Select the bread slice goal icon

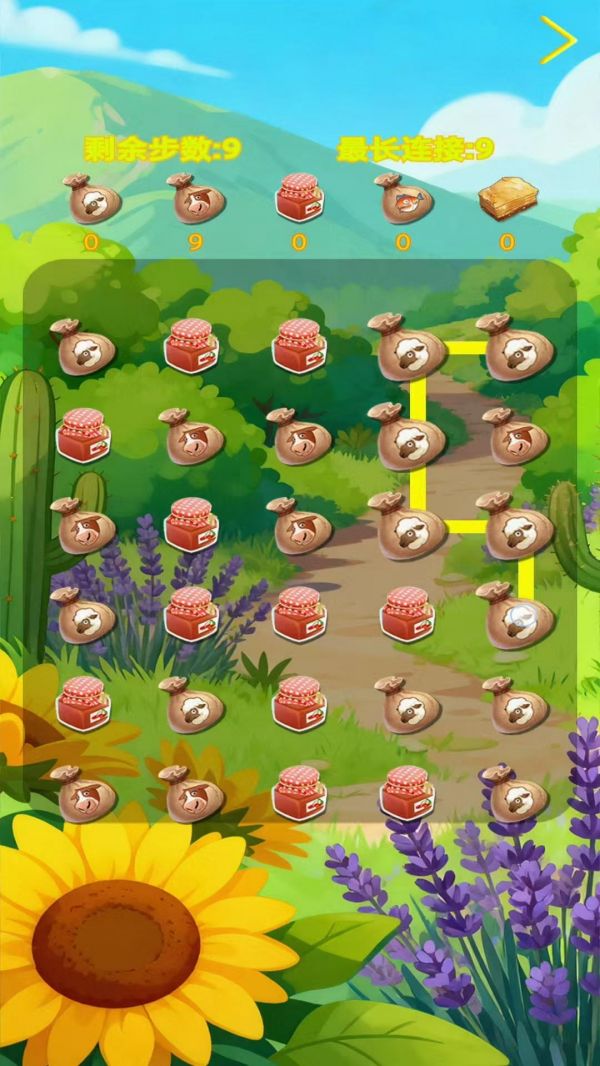pos(507,199)
